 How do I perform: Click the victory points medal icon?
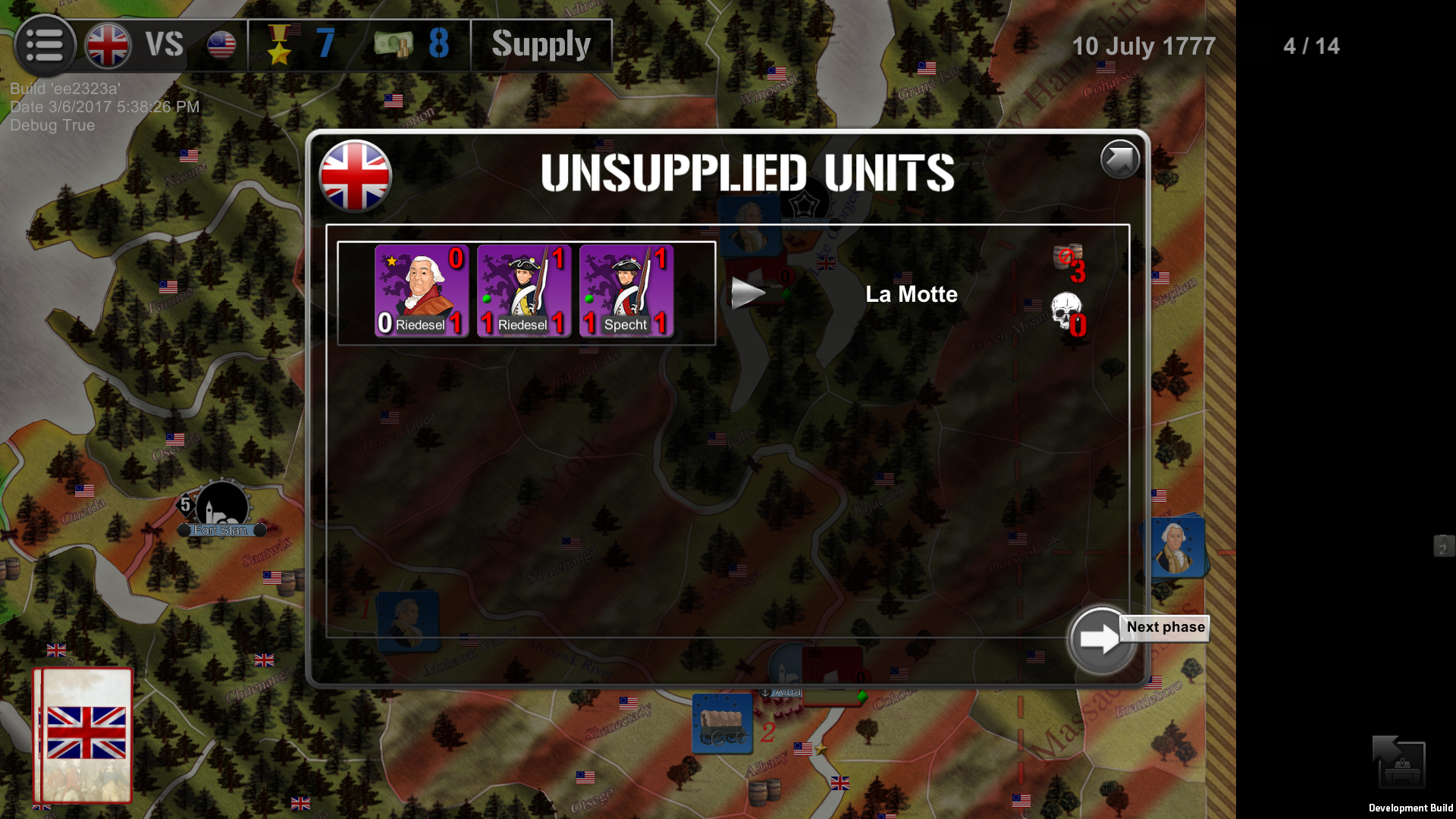point(282,44)
